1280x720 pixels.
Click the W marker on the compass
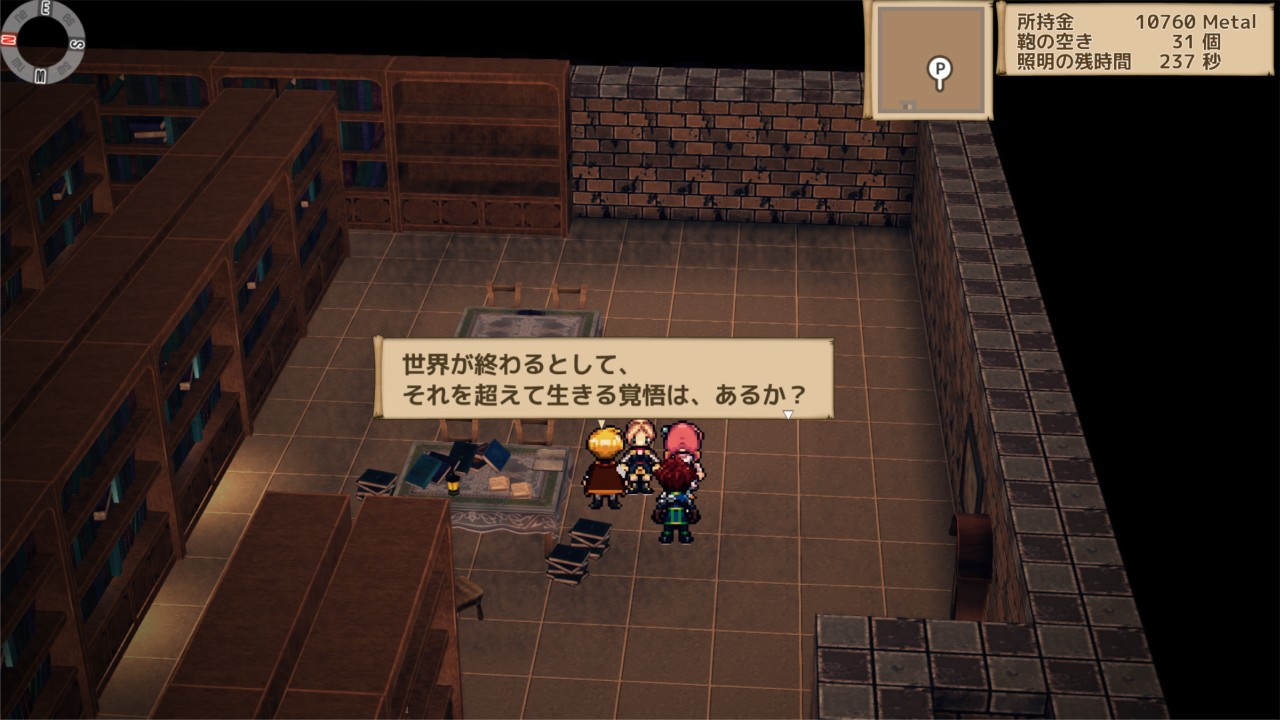tap(40, 76)
